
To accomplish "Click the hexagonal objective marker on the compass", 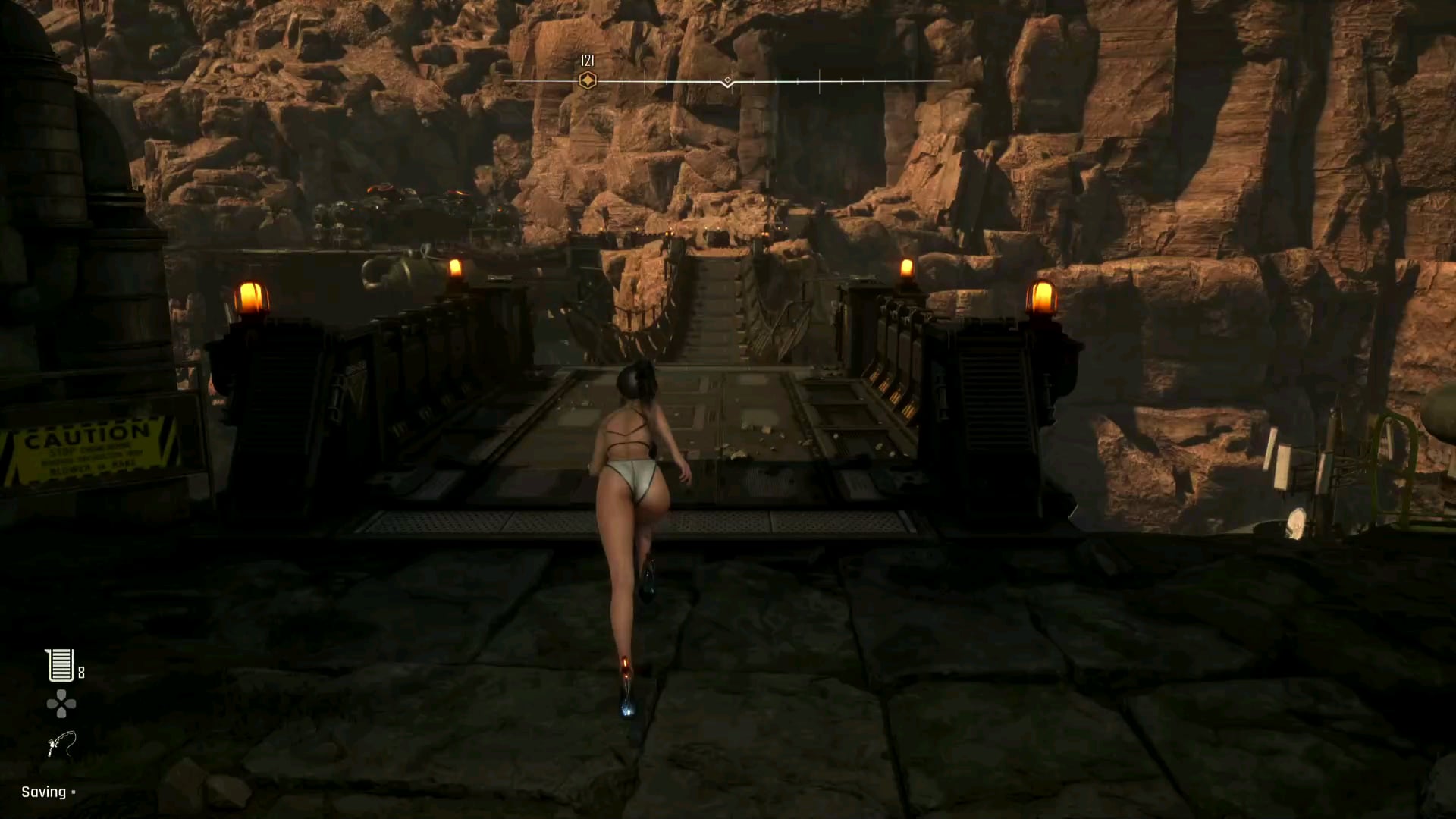I will [x=587, y=80].
